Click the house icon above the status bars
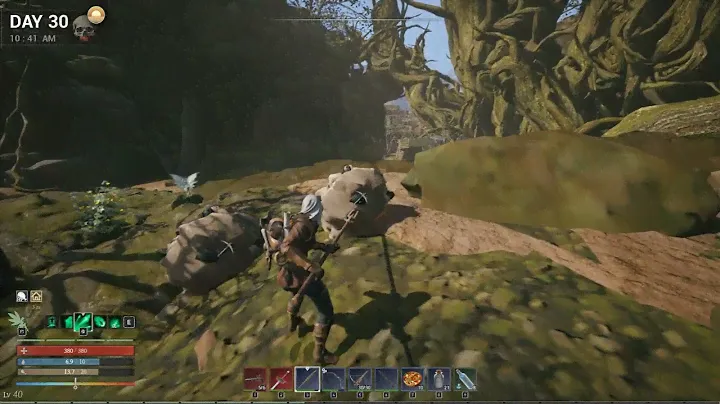 coord(36,296)
